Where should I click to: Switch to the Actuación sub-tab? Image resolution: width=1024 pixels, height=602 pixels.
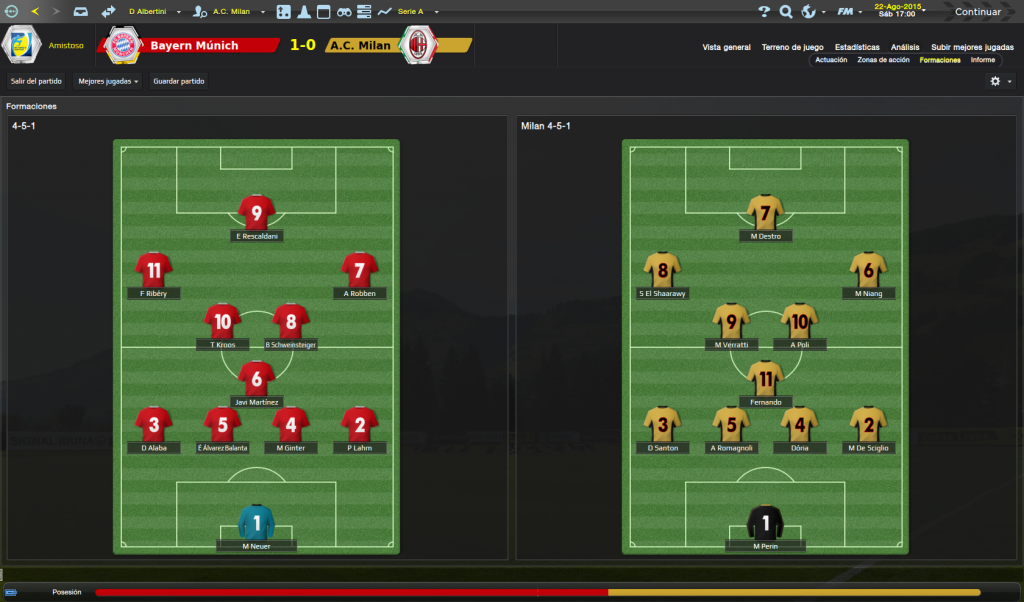coord(831,60)
